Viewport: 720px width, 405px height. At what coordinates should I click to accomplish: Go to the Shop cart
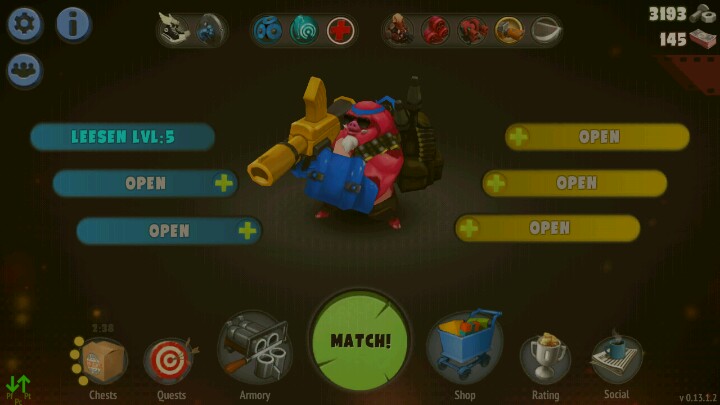coord(464,350)
